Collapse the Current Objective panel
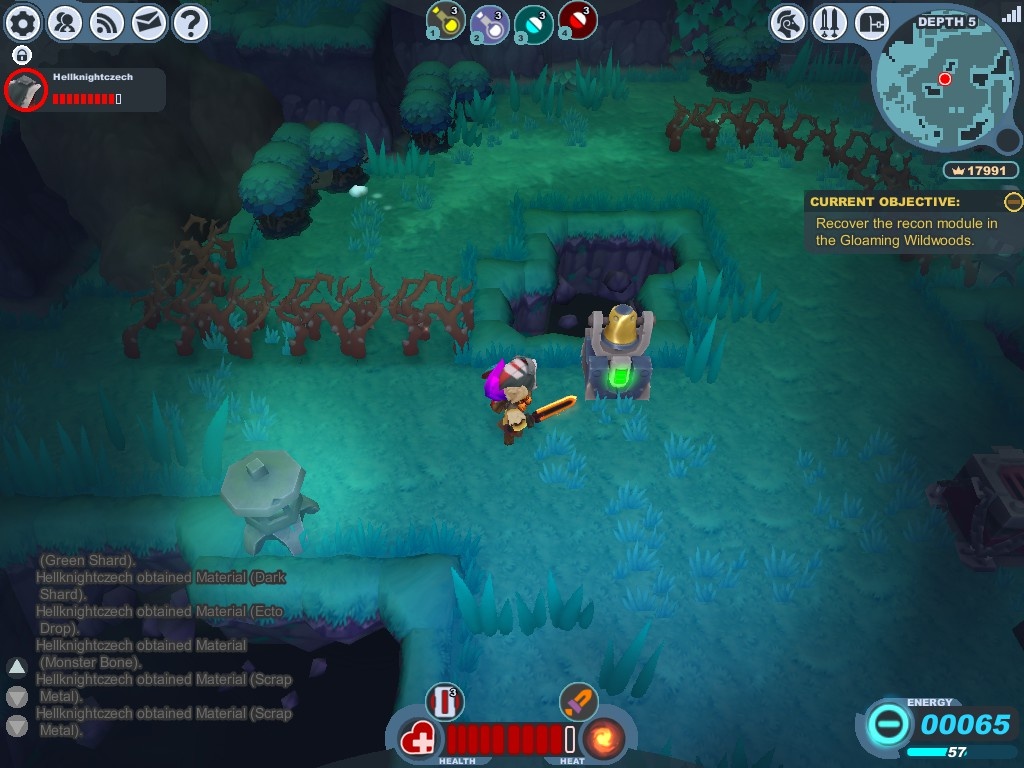The image size is (1024, 768). 1013,202
